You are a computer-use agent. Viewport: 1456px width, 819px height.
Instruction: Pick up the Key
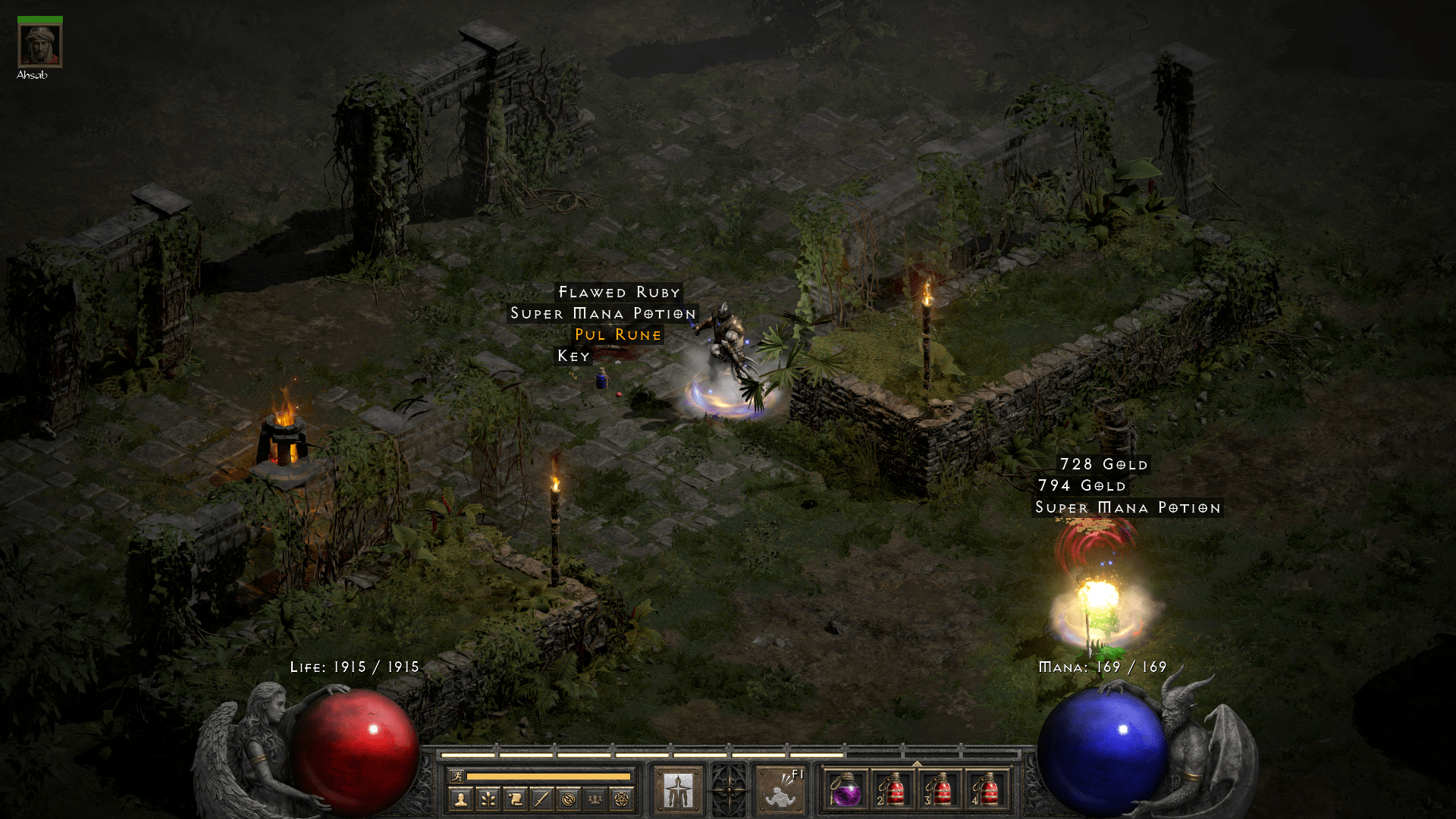pyautogui.click(x=574, y=355)
